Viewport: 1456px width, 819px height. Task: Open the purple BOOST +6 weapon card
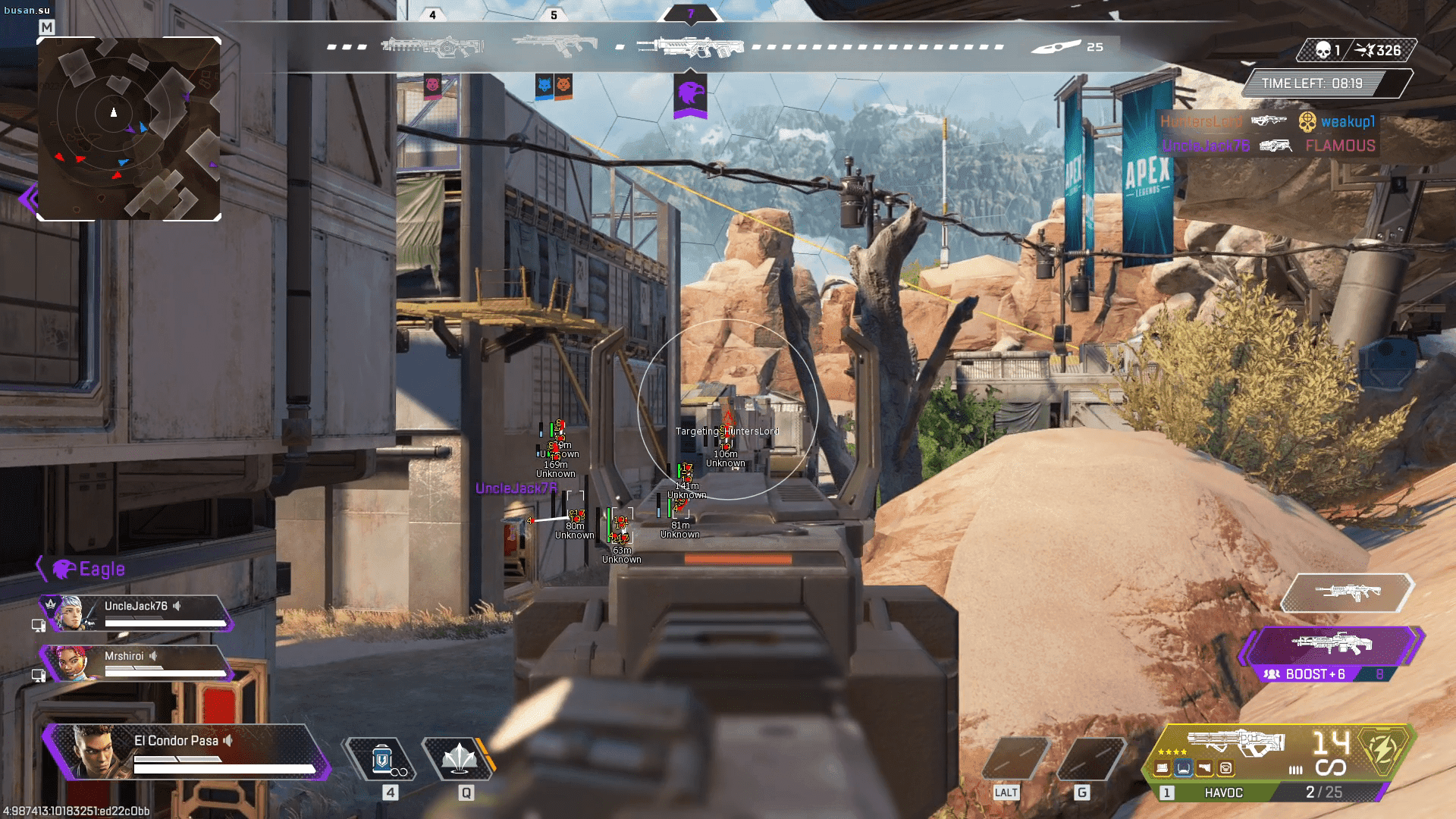coord(1331,654)
